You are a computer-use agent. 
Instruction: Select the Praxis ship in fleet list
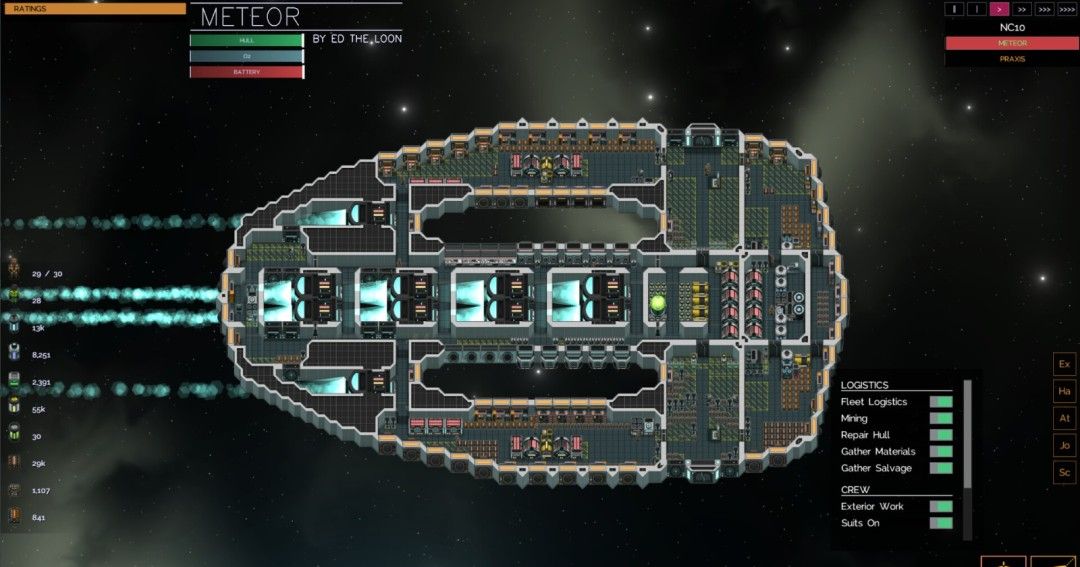point(1011,59)
